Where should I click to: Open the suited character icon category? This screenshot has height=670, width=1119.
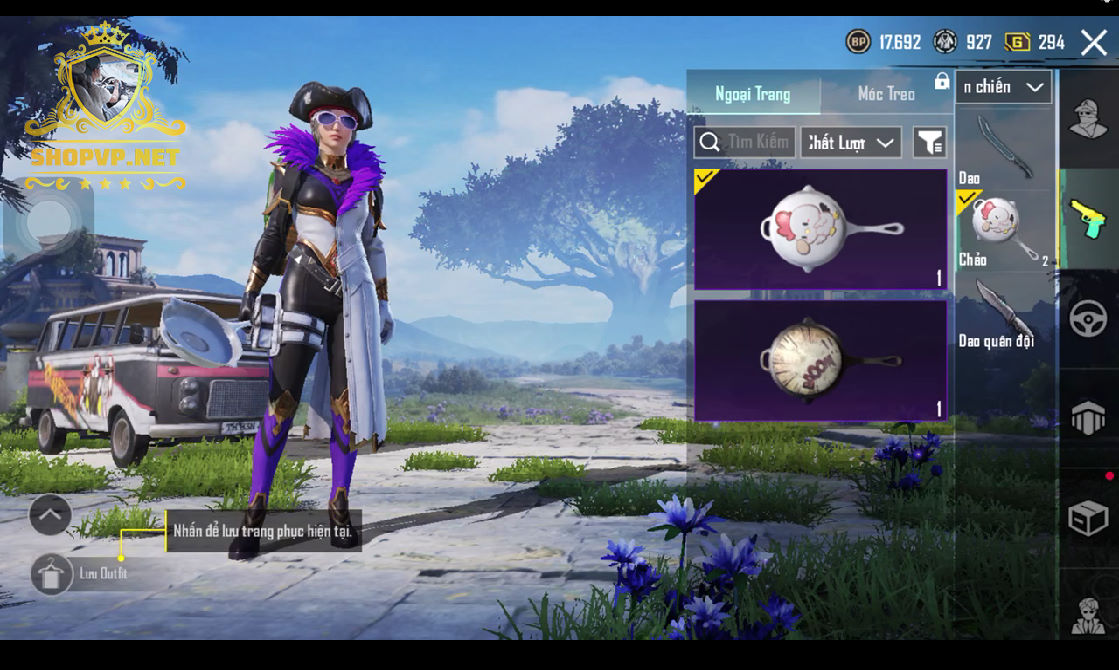1088,614
